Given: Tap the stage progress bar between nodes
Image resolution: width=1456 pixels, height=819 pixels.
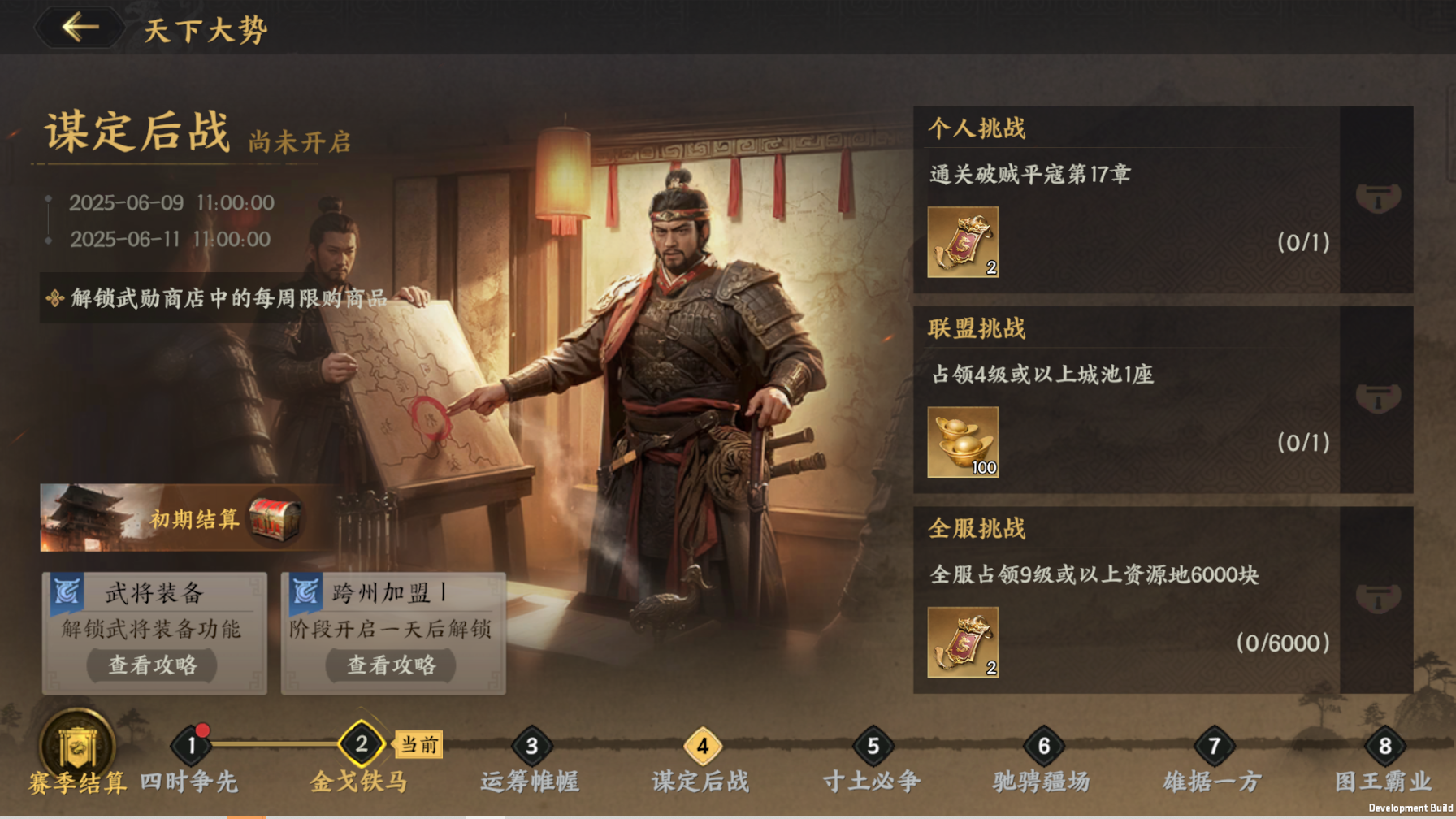Looking at the screenshot, I should [276, 743].
